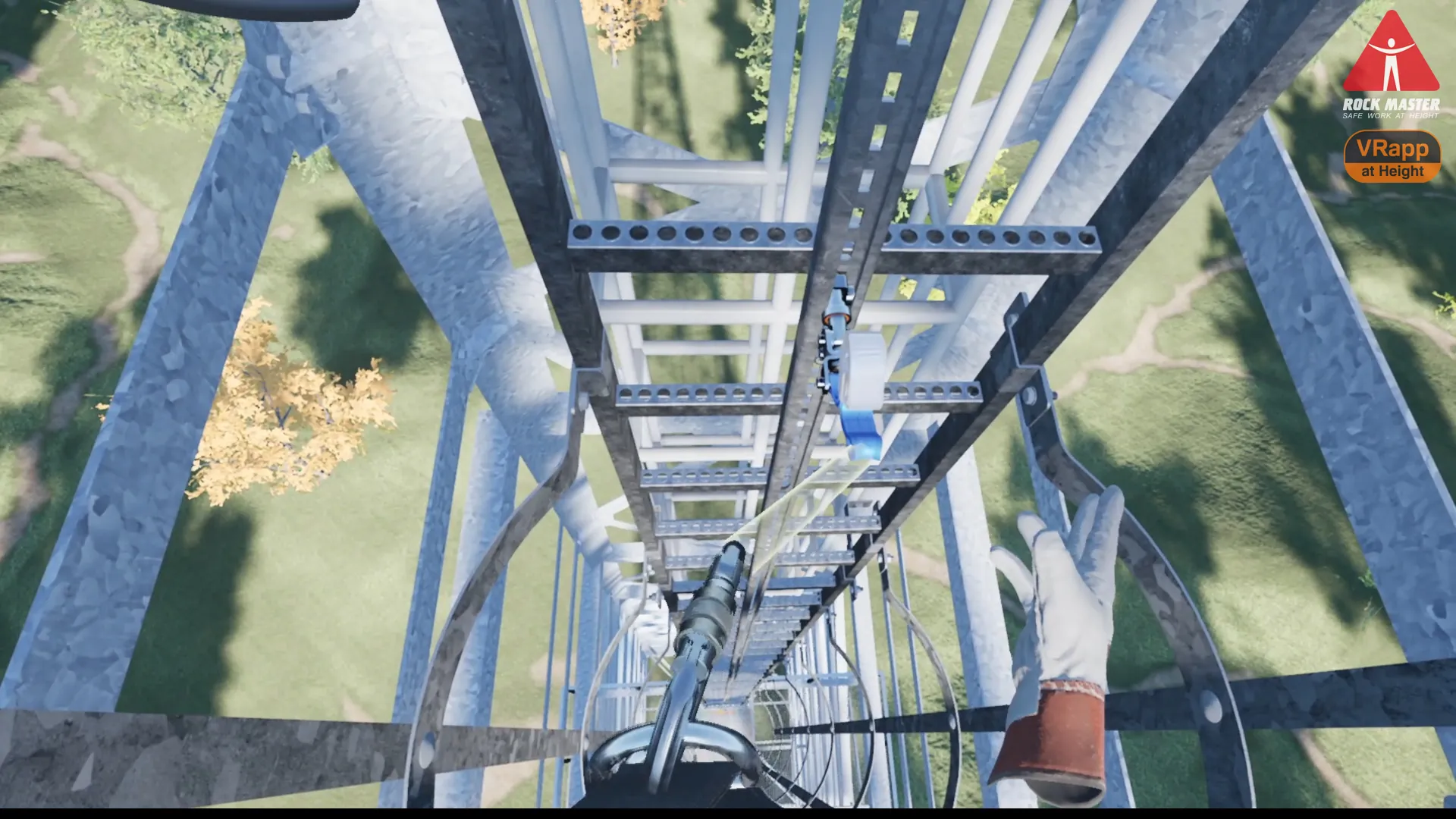Click the Rock Master logo
Viewport: 1456px width, 819px height.
1391,66
